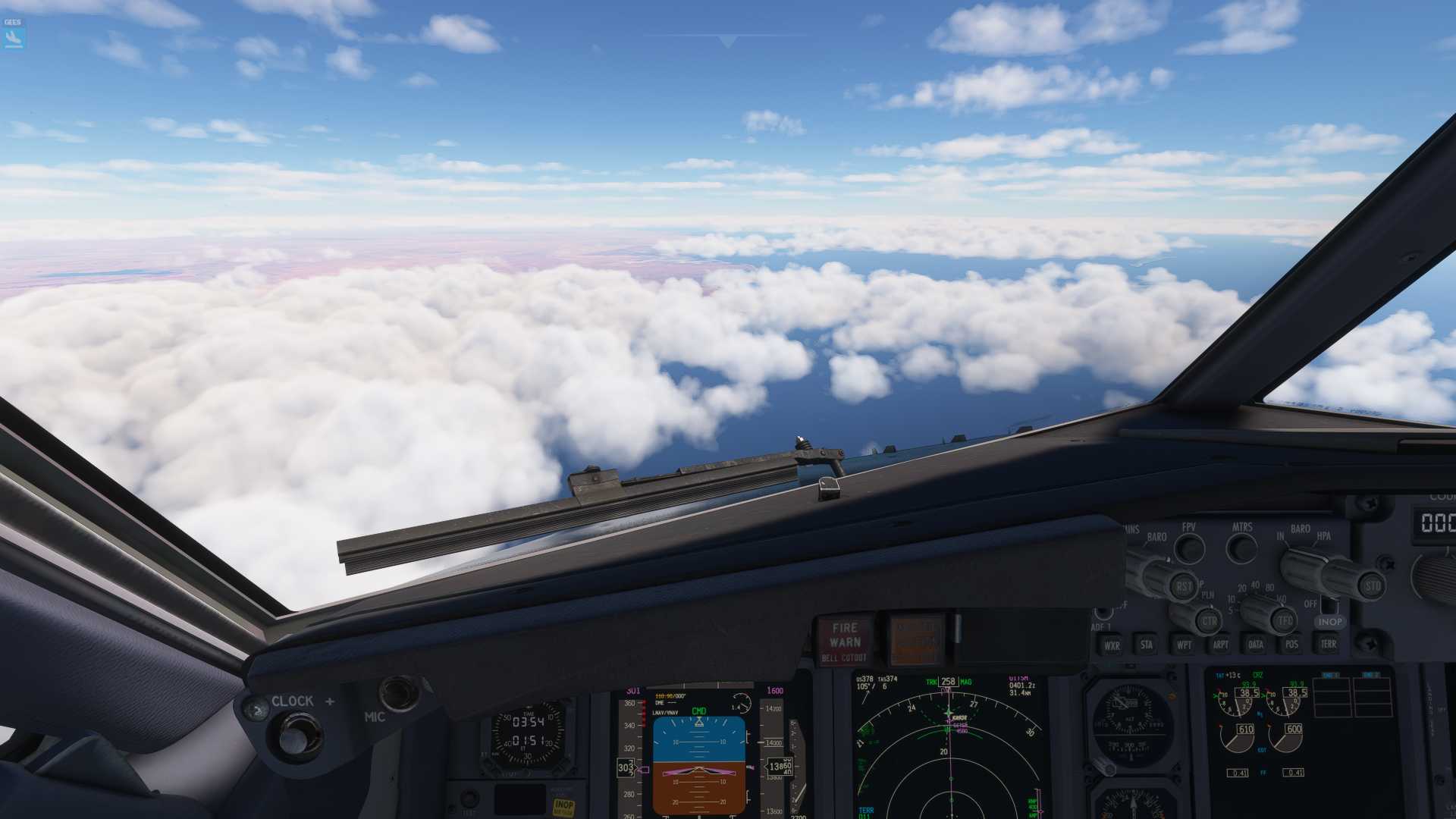Image resolution: width=1456 pixels, height=819 pixels.
Task: Display airports using the ARPT button
Action: click(1220, 645)
